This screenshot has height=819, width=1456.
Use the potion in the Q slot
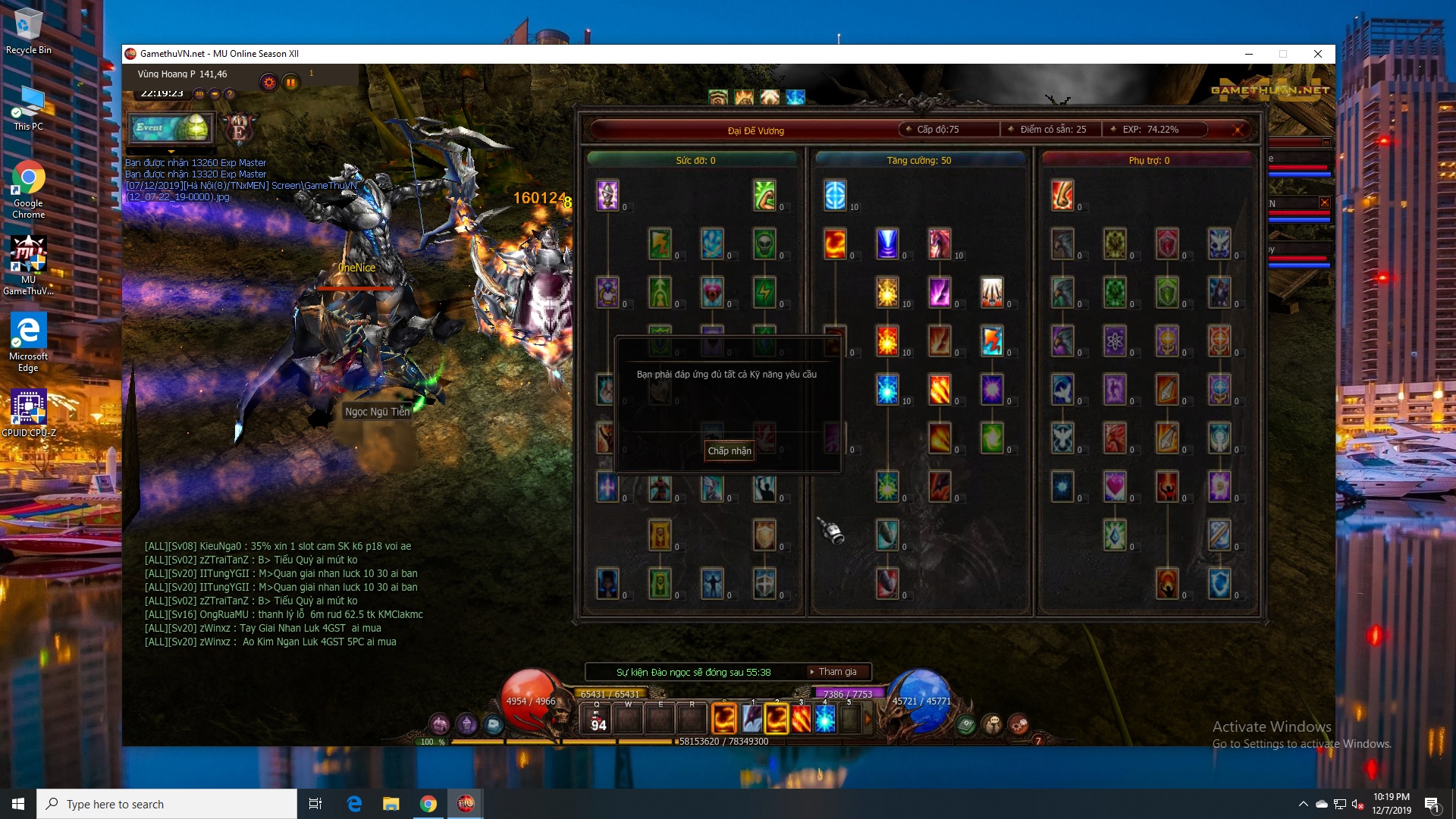point(598,719)
